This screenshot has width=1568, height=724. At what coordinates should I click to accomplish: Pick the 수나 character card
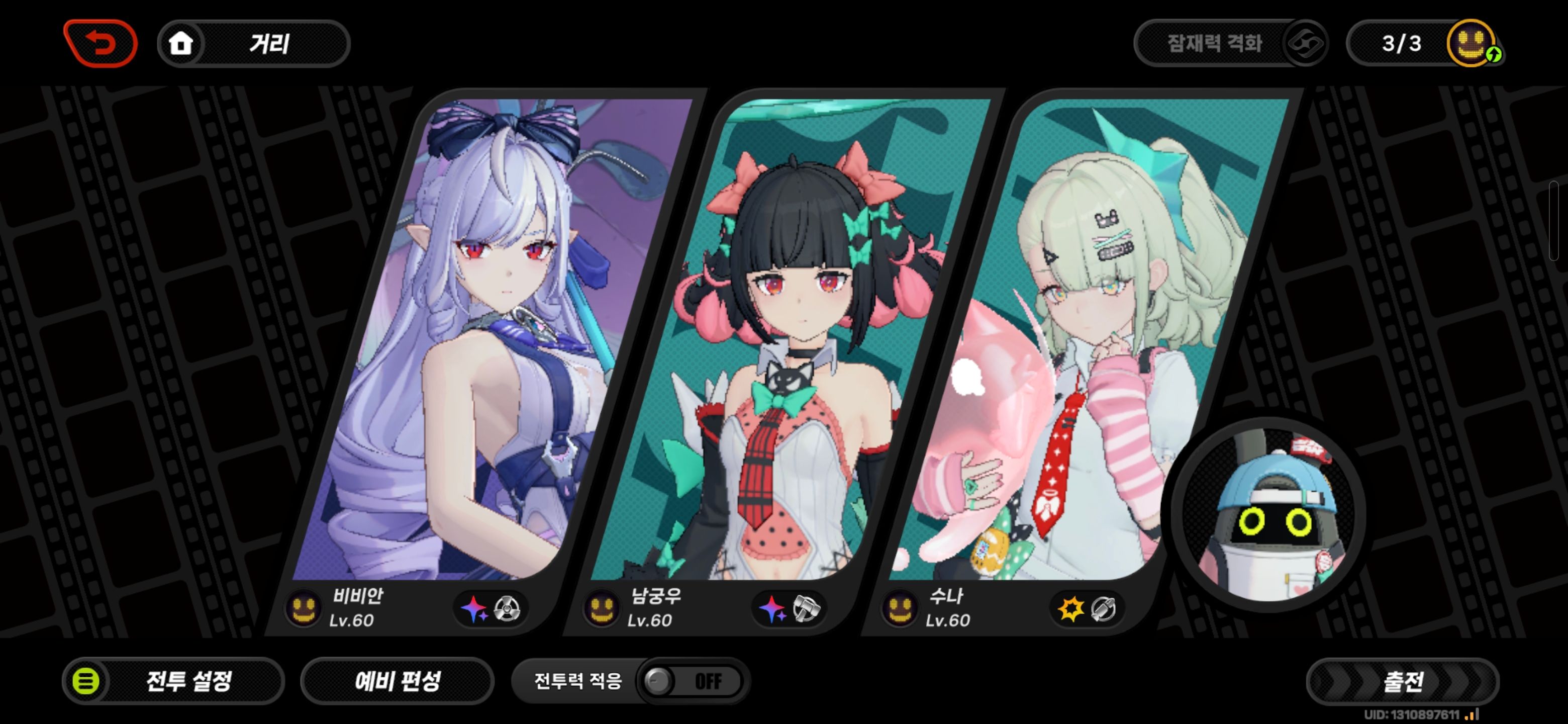pyautogui.click(x=1084, y=341)
